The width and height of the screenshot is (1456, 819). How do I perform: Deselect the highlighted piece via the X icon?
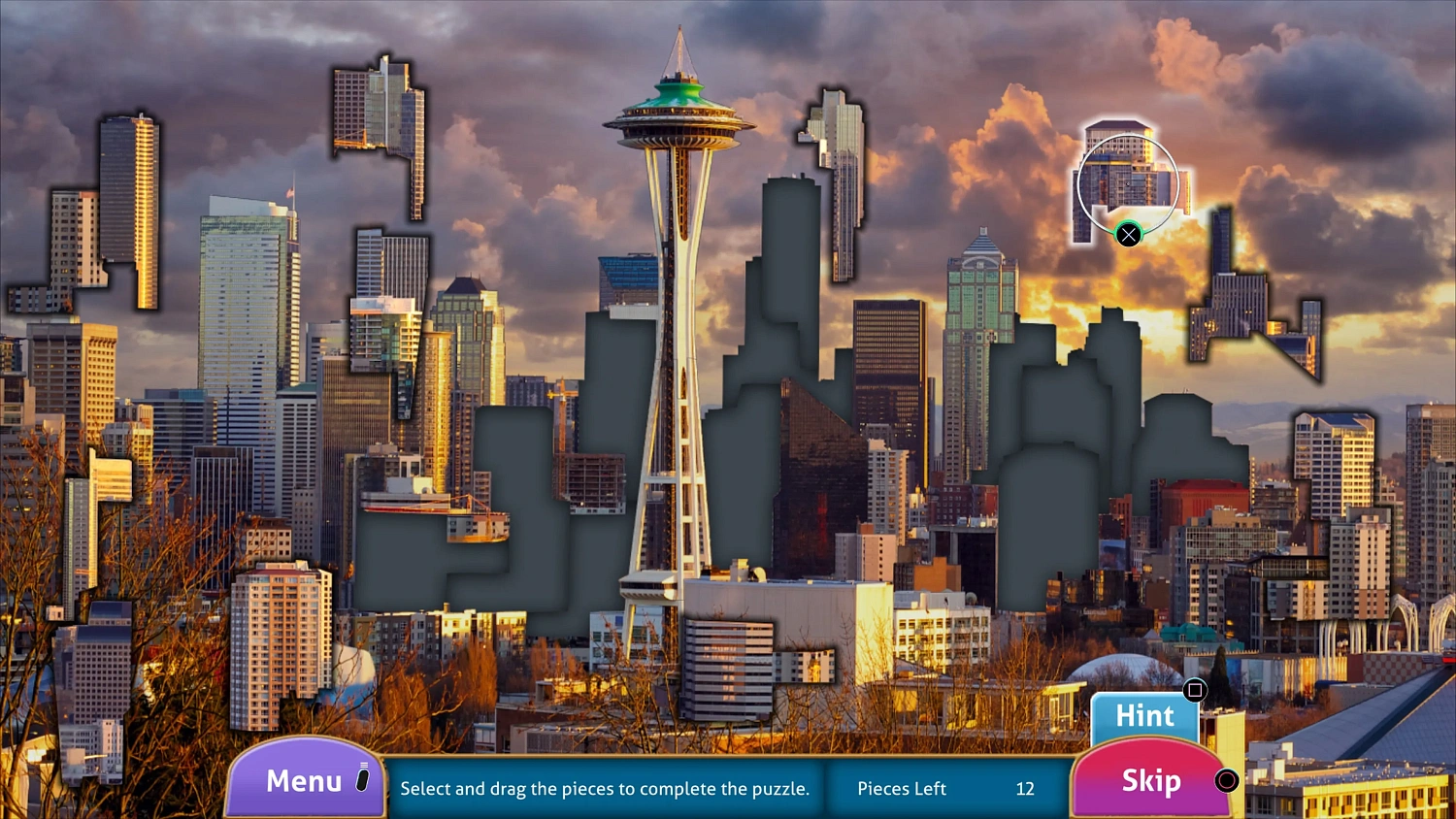click(x=1129, y=234)
